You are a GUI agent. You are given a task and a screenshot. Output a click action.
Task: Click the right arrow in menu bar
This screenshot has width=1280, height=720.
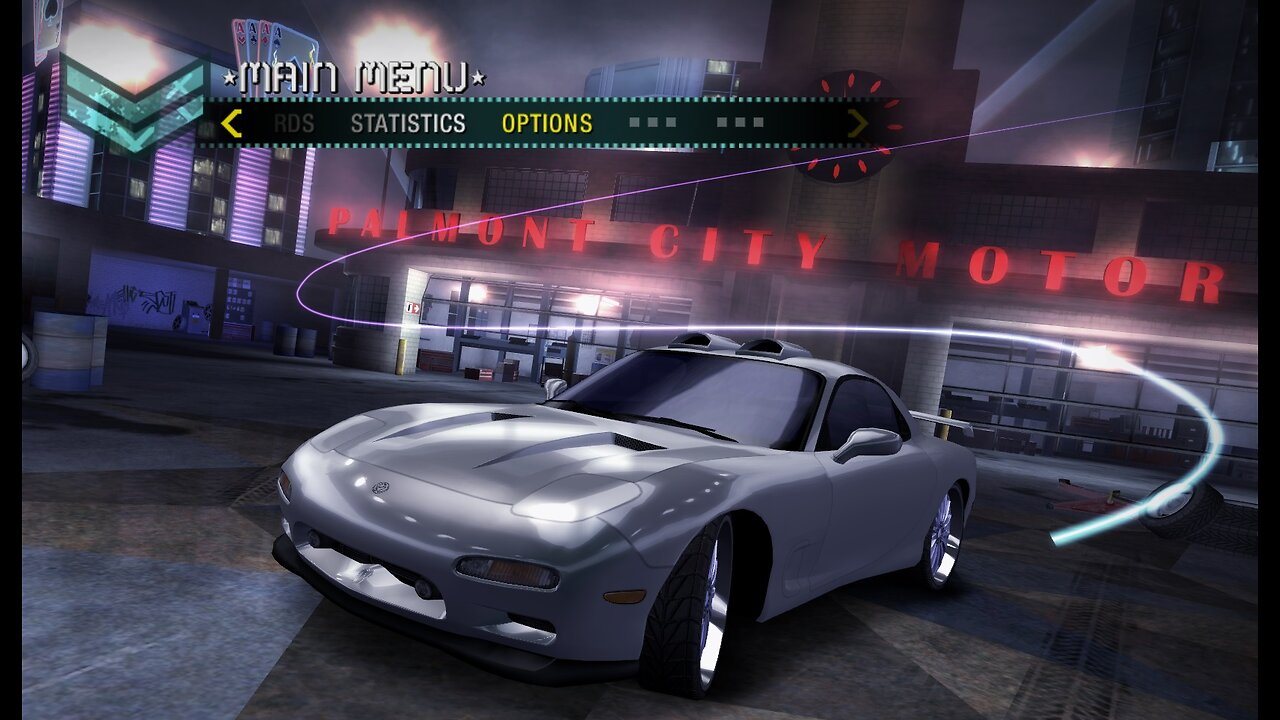(857, 124)
